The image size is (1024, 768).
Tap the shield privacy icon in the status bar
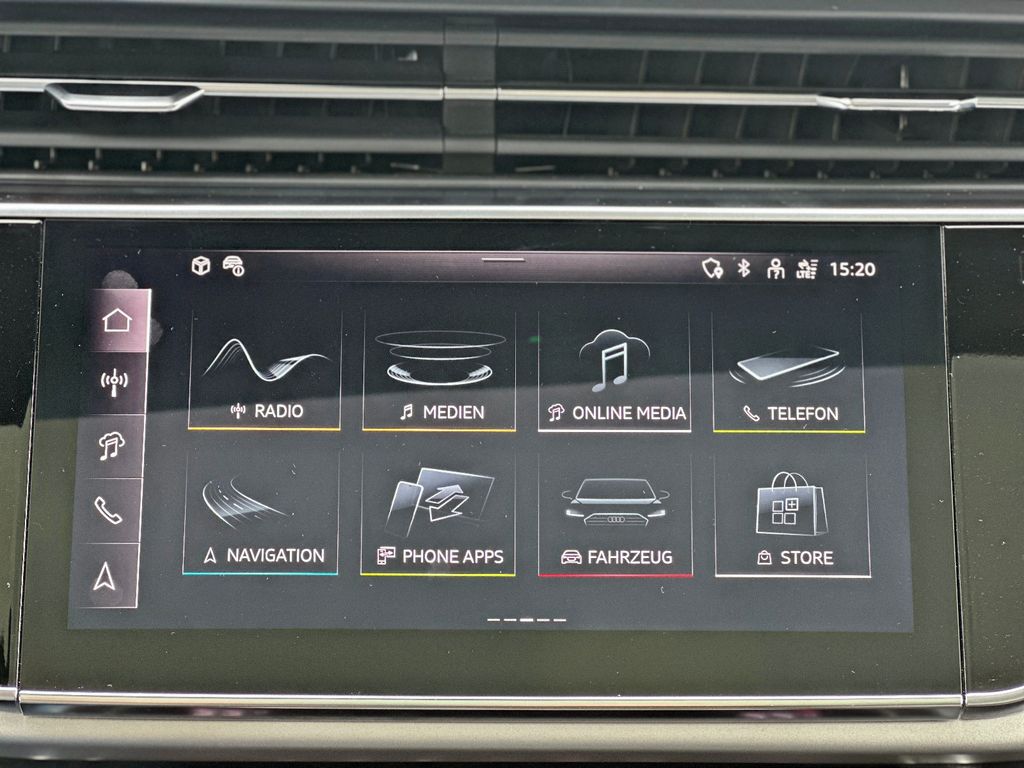[x=712, y=268]
